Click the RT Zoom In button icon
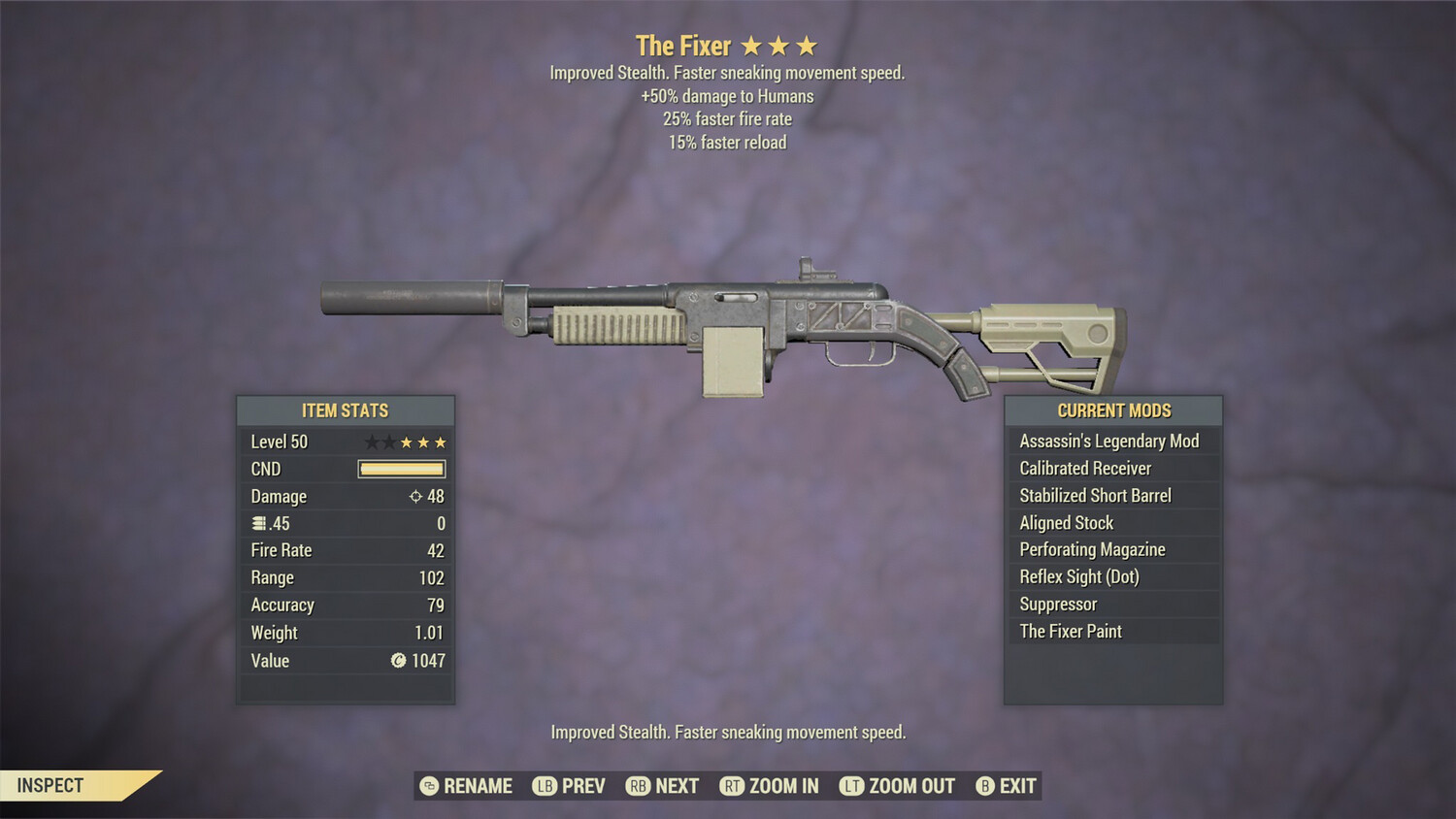 point(731,786)
